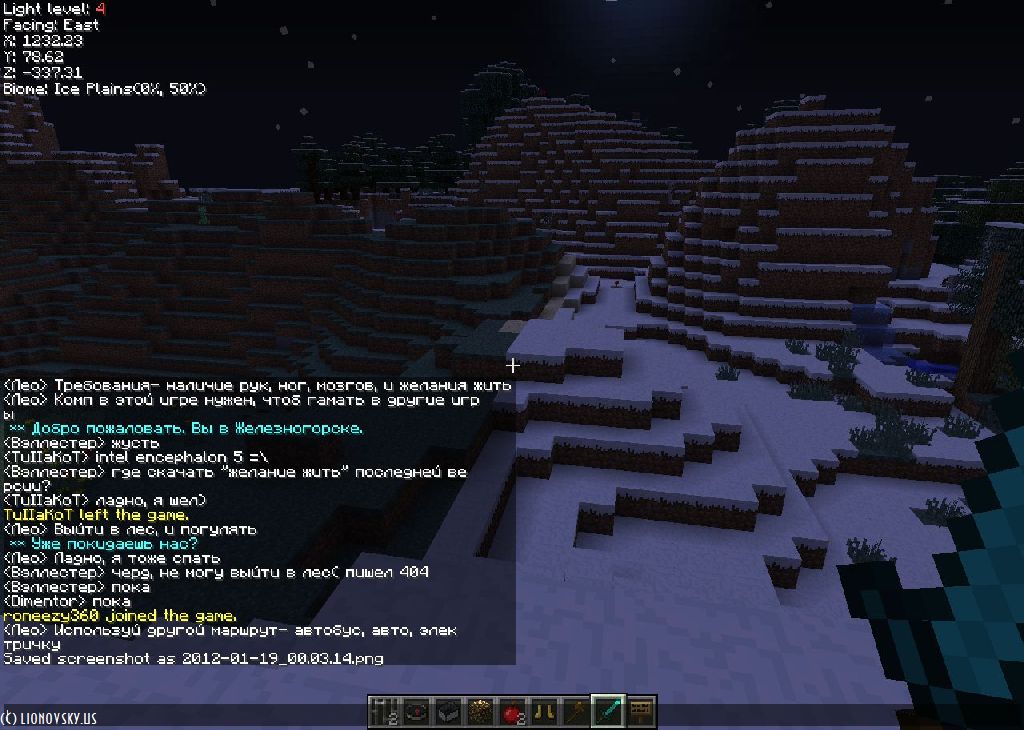Select the diamond sword slot
Image resolution: width=1024 pixels, height=730 pixels.
tap(607, 711)
